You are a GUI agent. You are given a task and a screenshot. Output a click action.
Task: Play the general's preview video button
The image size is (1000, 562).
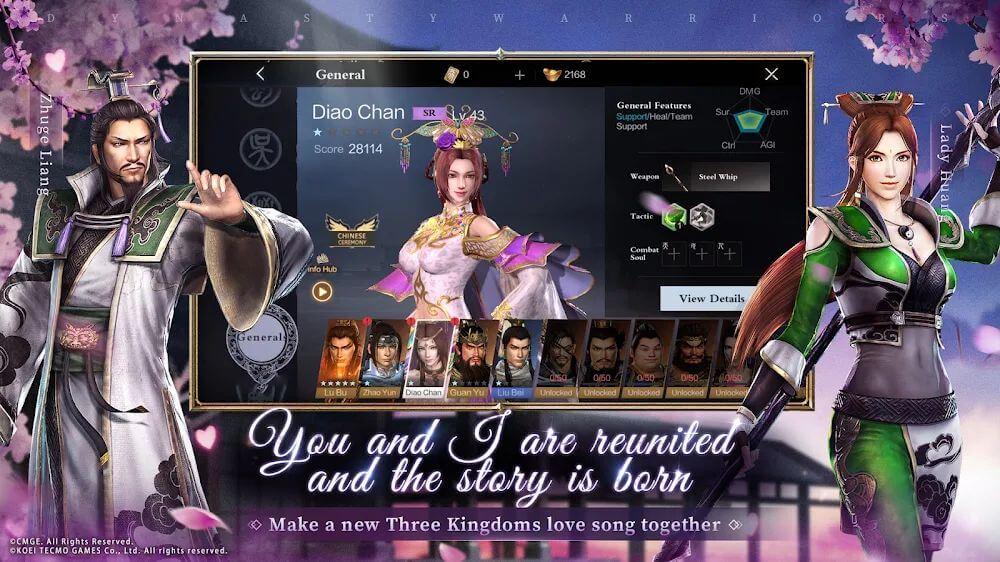pos(322,292)
